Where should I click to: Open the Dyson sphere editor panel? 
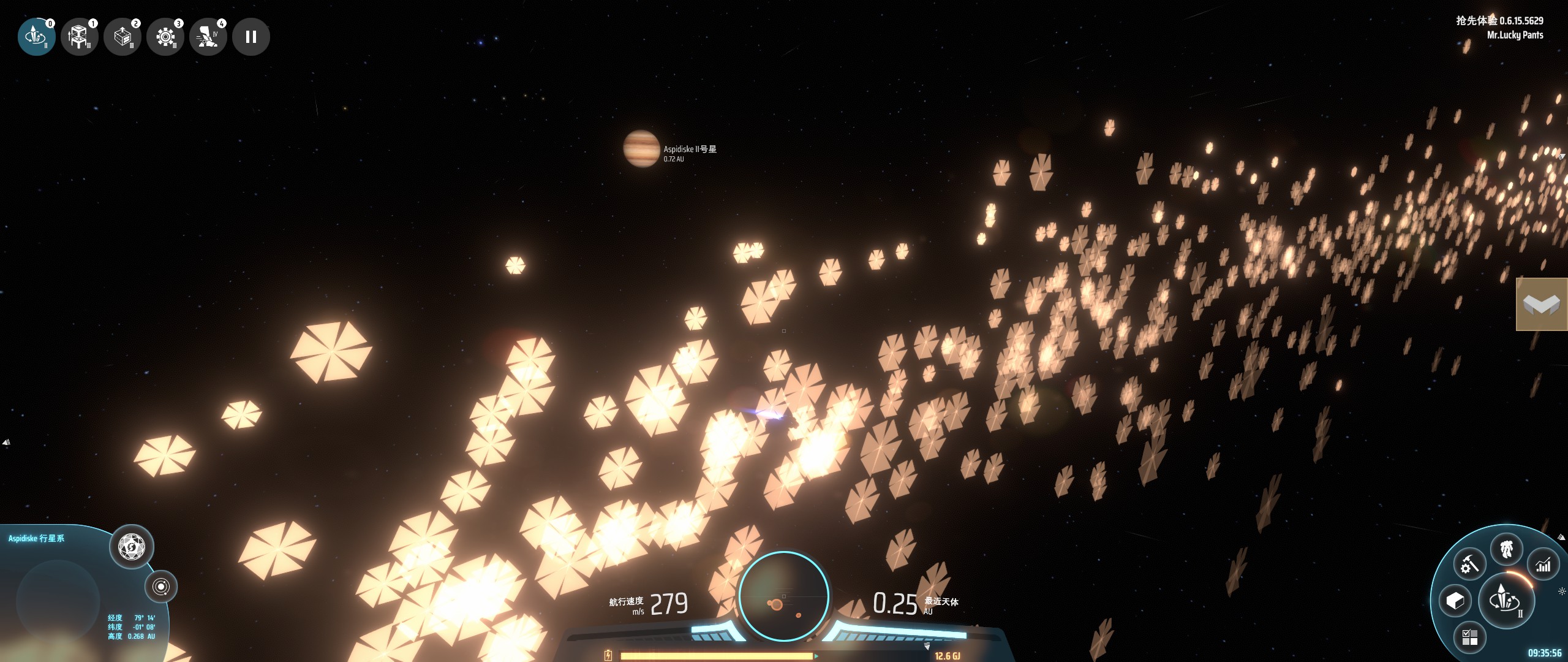pyautogui.click(x=131, y=546)
